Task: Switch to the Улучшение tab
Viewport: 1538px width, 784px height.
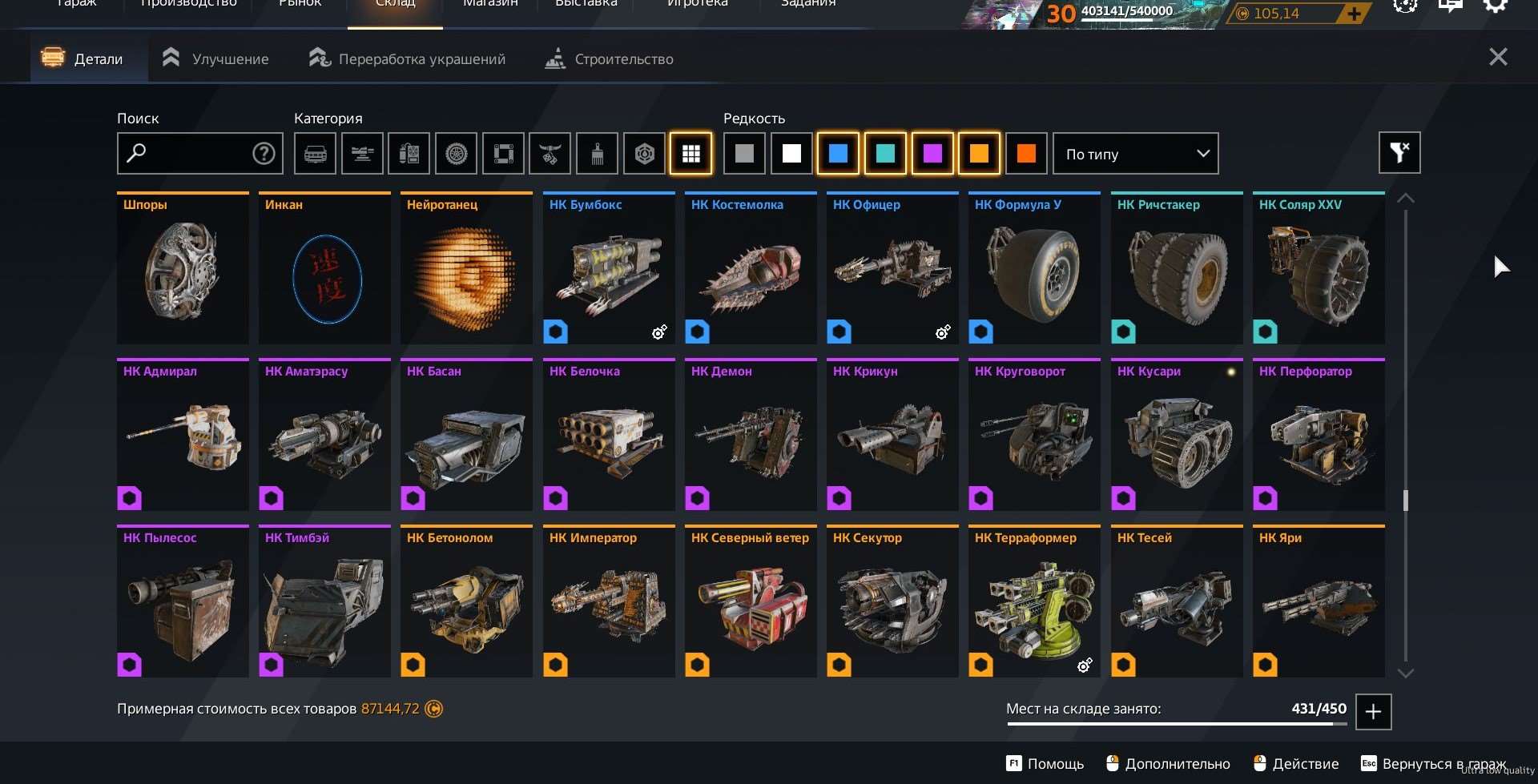Action: tap(215, 58)
